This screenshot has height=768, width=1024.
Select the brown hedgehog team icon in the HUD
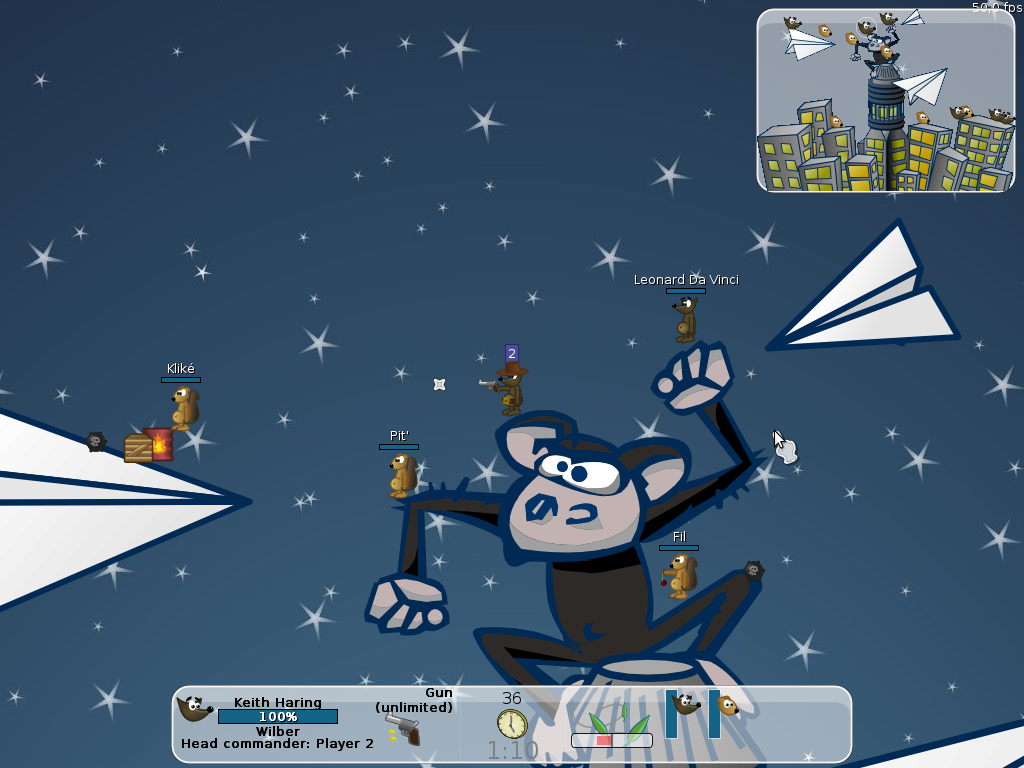728,706
